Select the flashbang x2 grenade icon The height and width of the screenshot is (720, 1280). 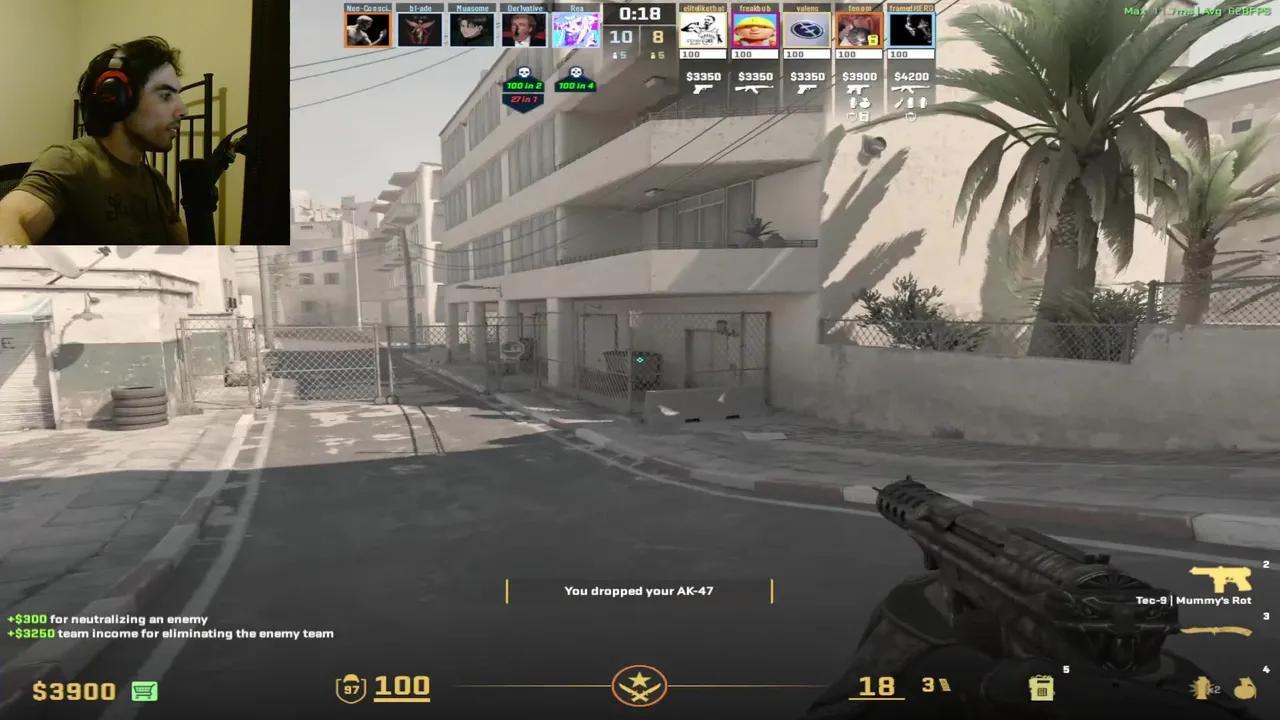[x=1200, y=688]
